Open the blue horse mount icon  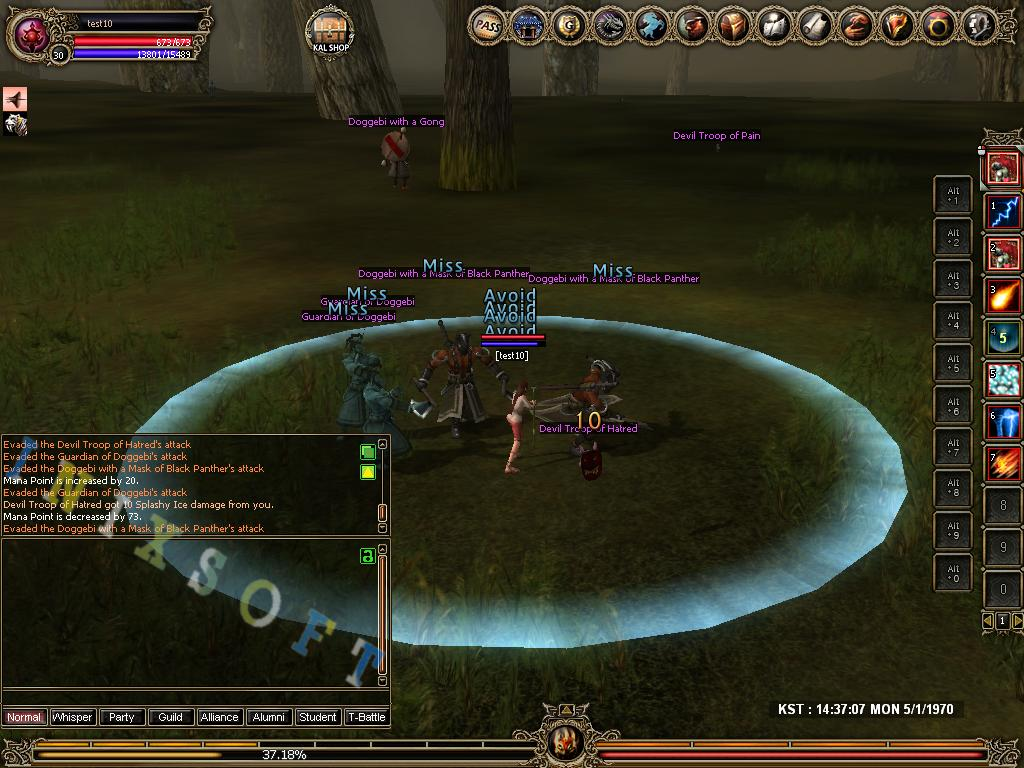(x=651, y=26)
